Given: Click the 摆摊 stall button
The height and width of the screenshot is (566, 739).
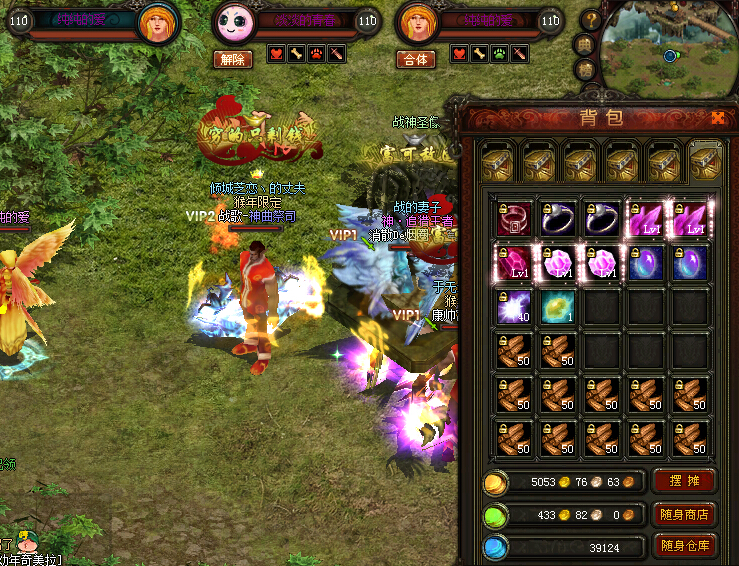Looking at the screenshot, I should pos(684,481).
